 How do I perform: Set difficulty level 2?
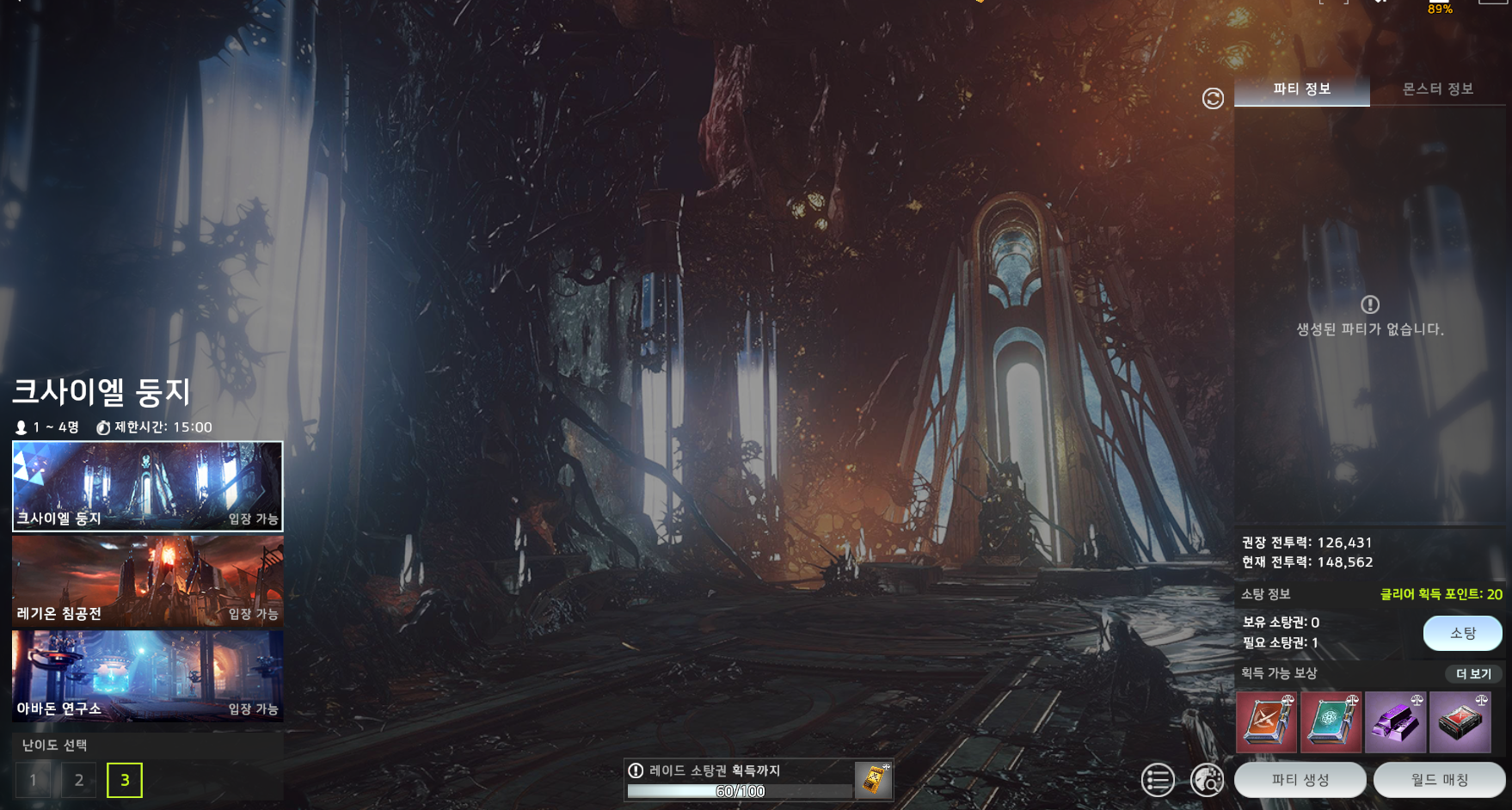[x=79, y=780]
